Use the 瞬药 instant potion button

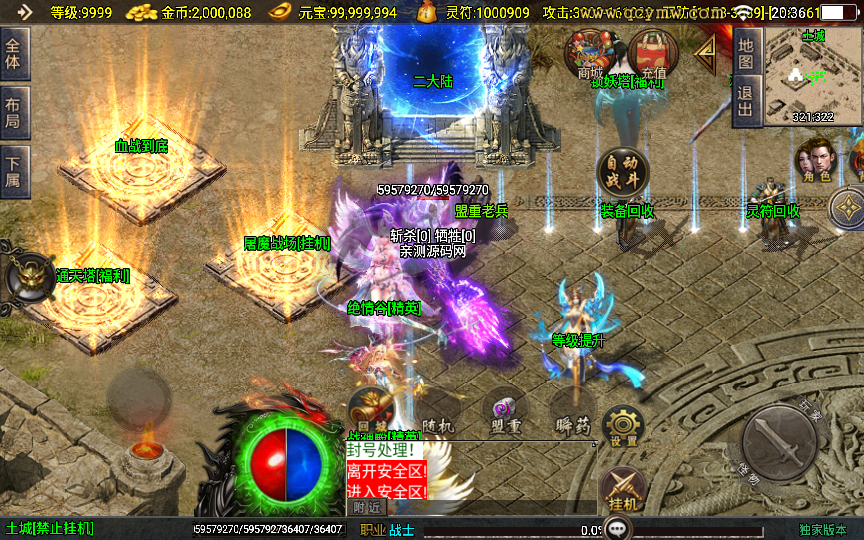point(571,412)
